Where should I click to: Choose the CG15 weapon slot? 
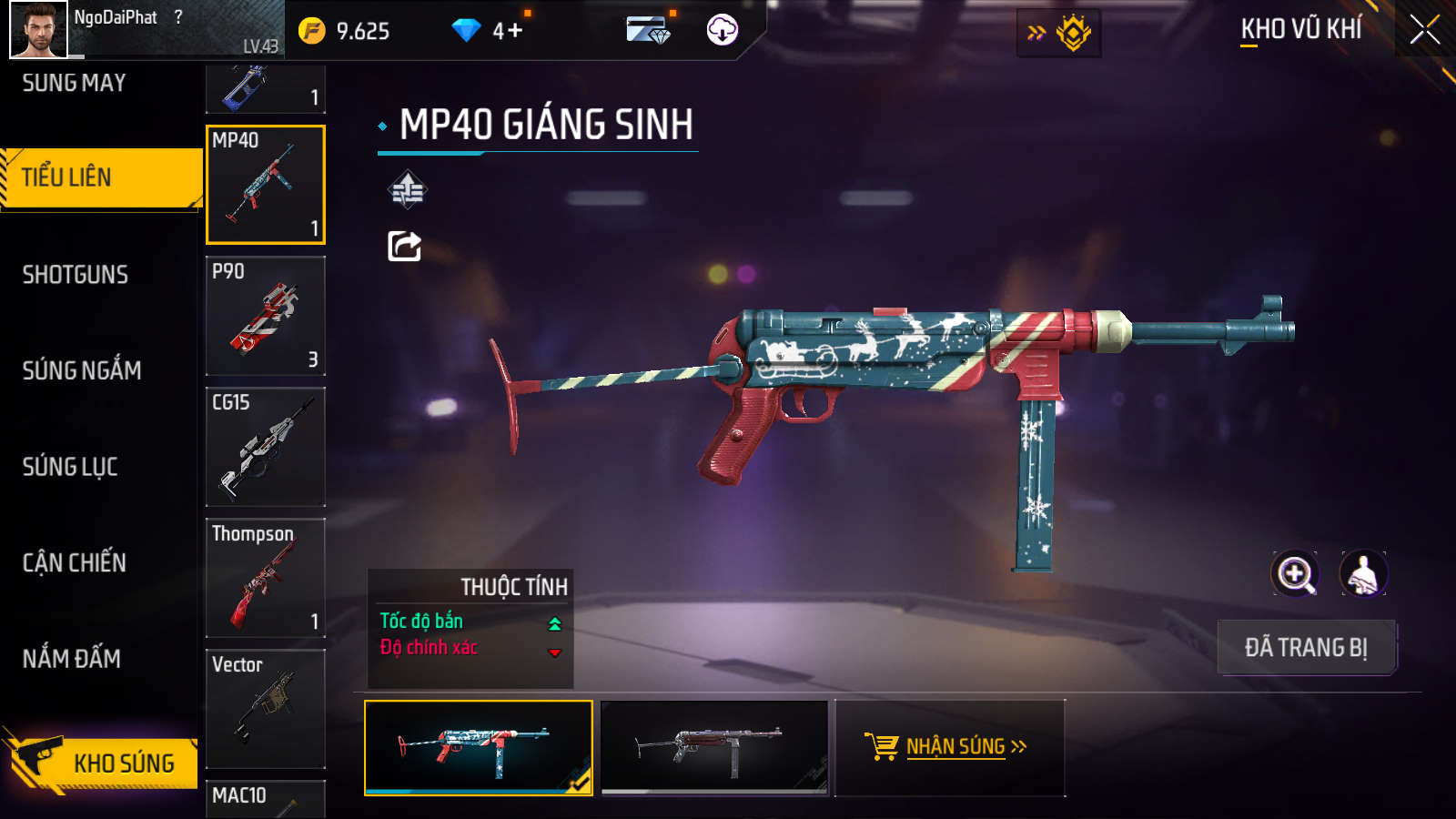pos(266,447)
